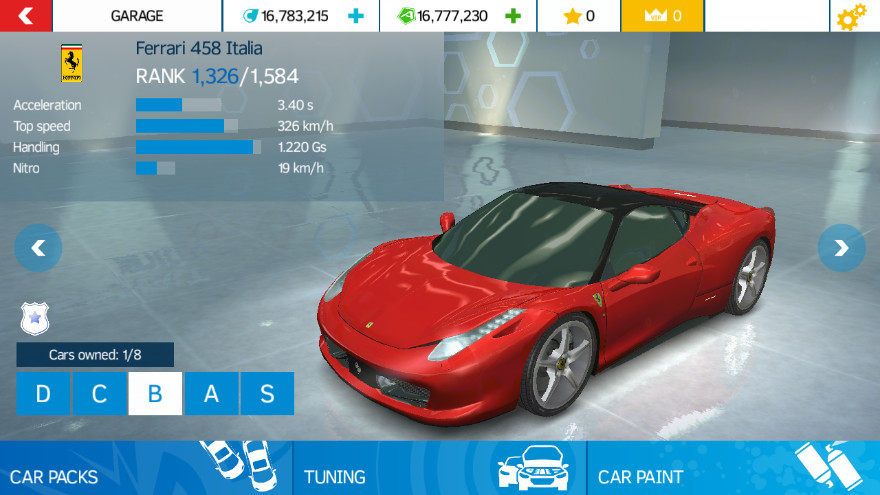Screen dimensions: 880x495
Task: Select class D cars
Action: point(43,393)
